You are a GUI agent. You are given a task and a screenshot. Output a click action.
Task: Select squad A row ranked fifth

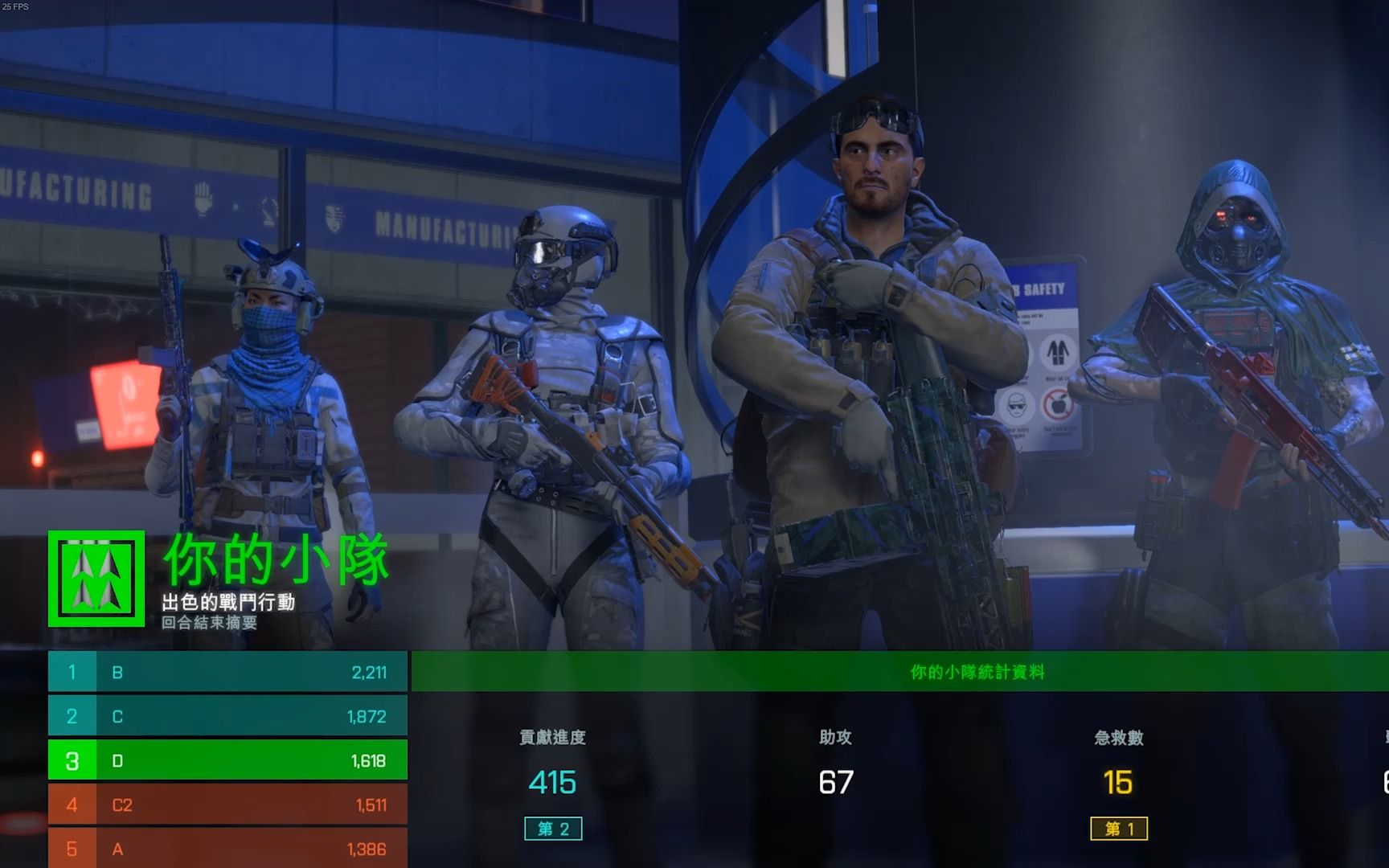pyautogui.click(x=227, y=849)
